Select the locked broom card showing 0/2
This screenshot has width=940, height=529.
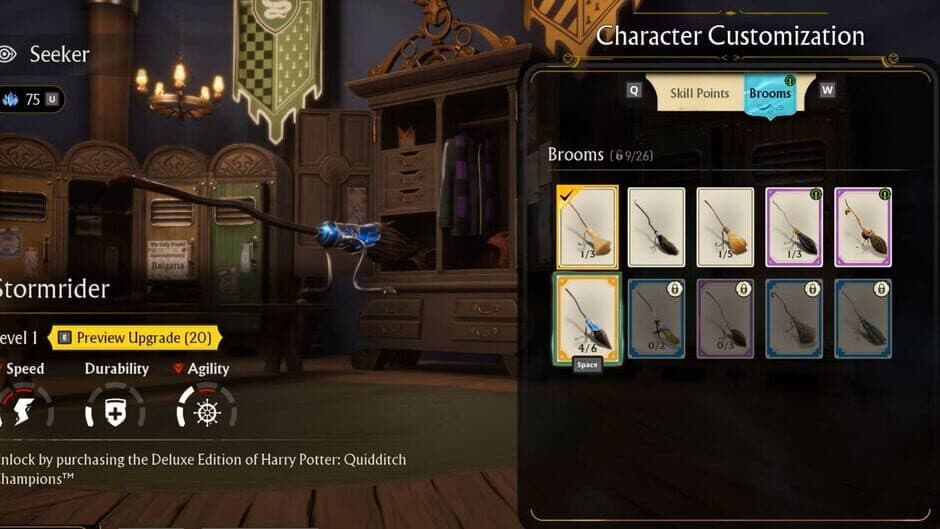[656, 317]
